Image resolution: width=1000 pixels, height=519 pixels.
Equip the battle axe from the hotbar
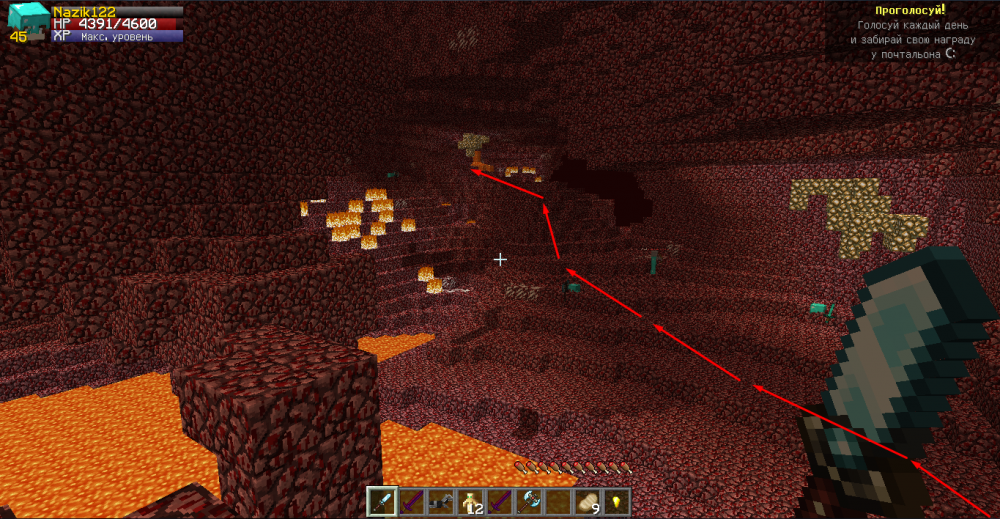pos(527,501)
